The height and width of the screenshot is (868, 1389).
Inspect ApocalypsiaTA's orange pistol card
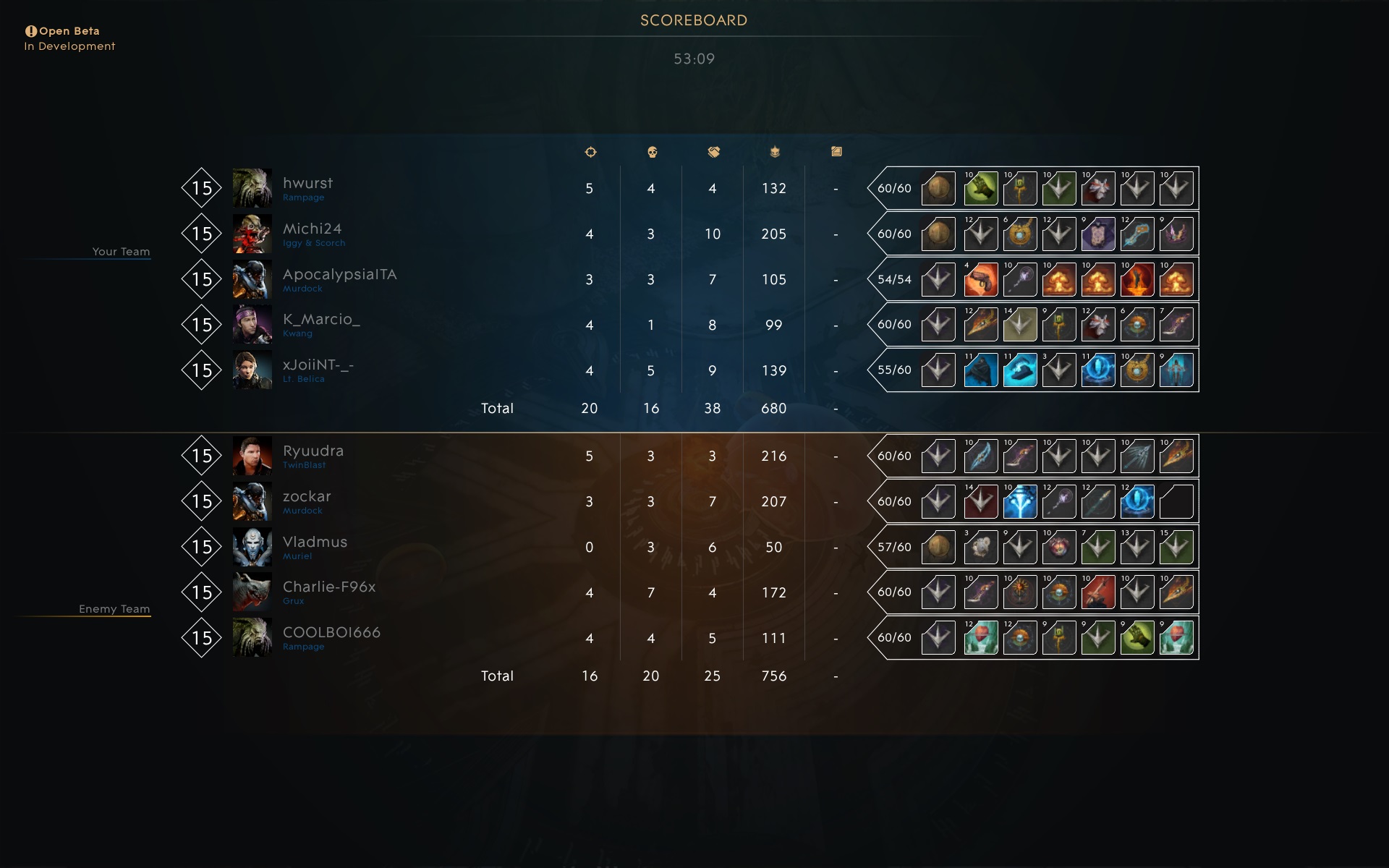point(981,280)
